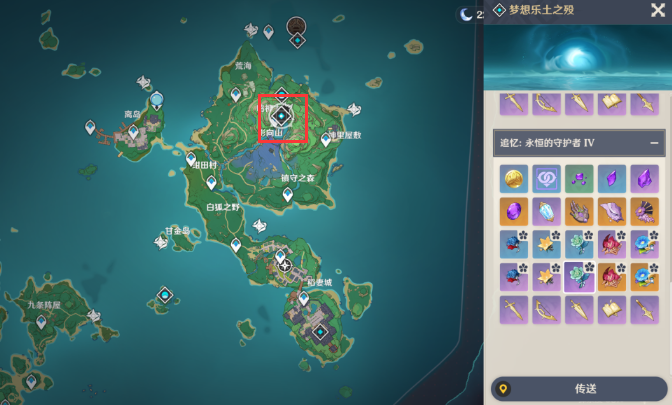Image resolution: width=672 pixels, height=405 pixels.
Task: Select the Mora coin reward icon
Action: 513,179
